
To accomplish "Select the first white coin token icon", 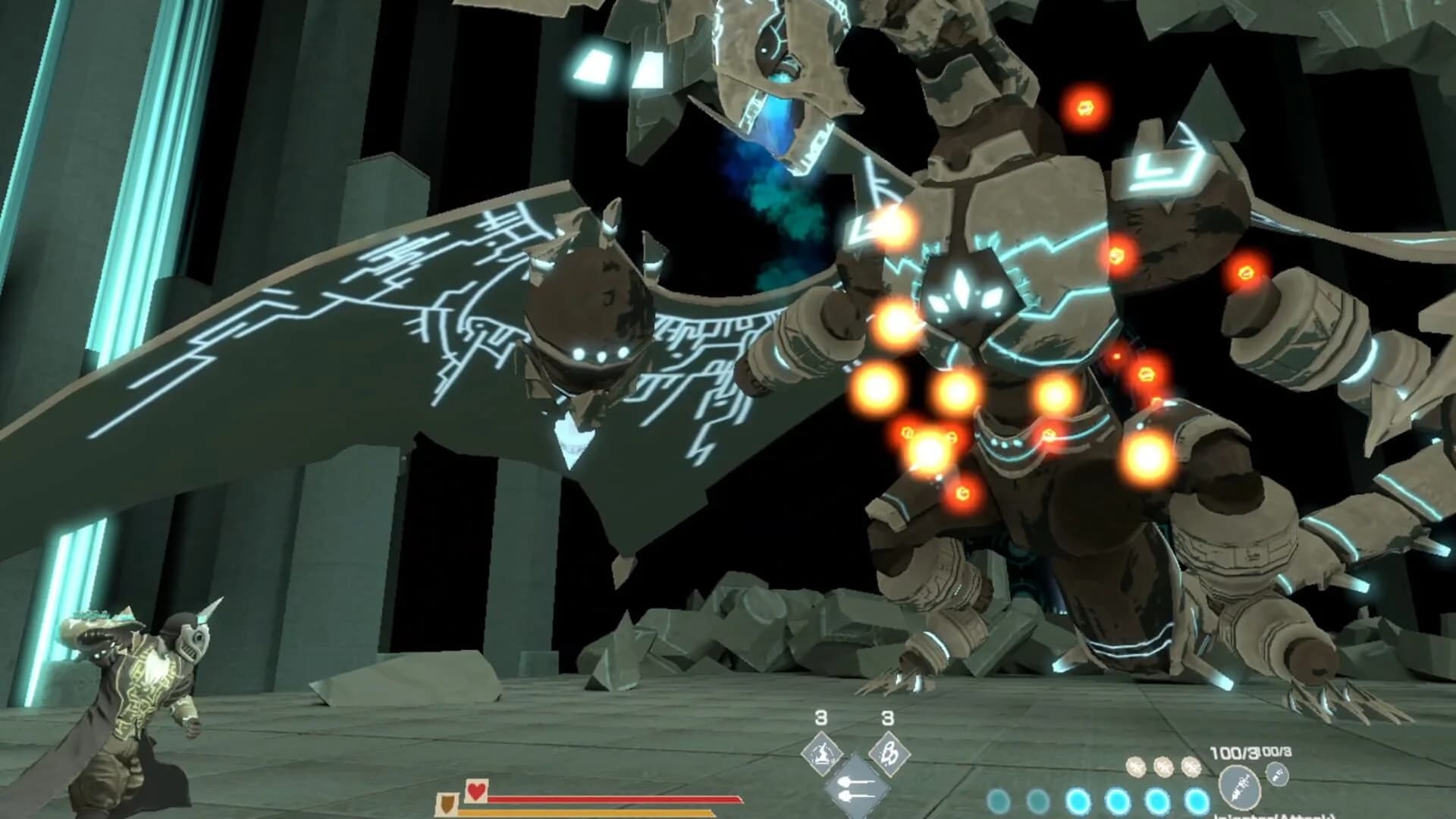I will click(x=1136, y=767).
